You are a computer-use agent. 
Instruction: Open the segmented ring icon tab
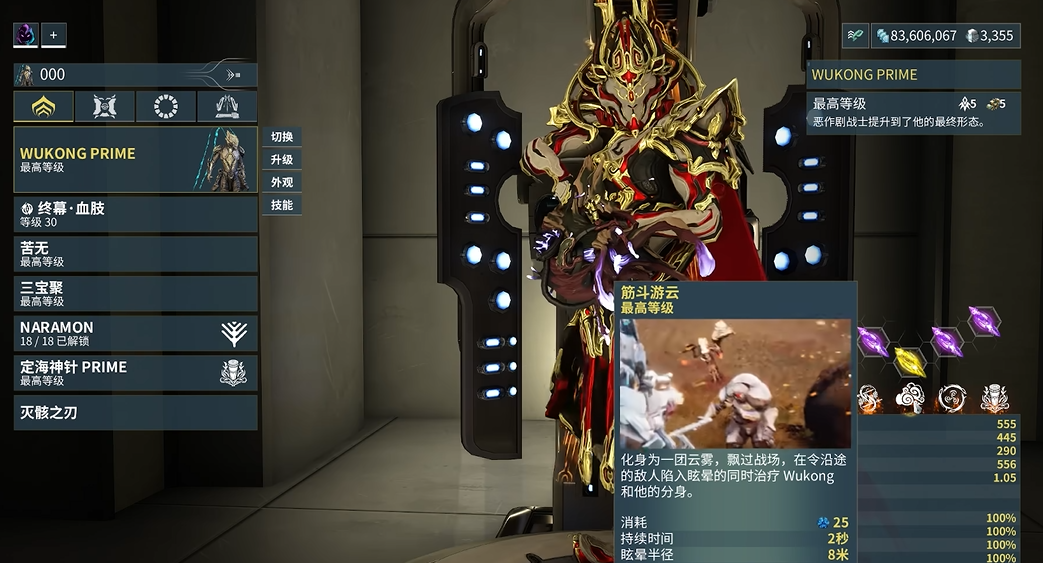[x=166, y=106]
